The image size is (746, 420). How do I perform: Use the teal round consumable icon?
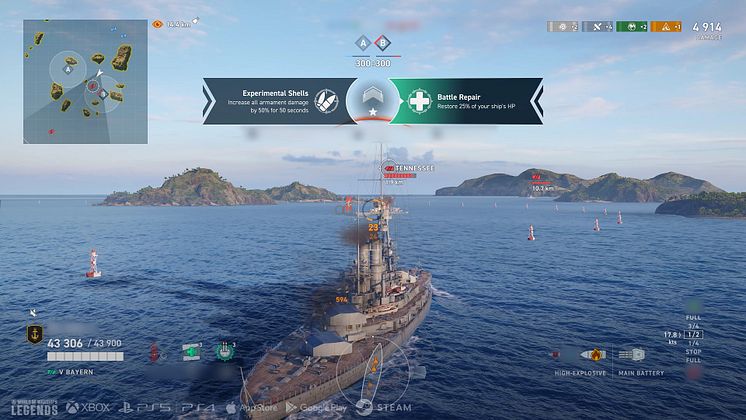226,351
